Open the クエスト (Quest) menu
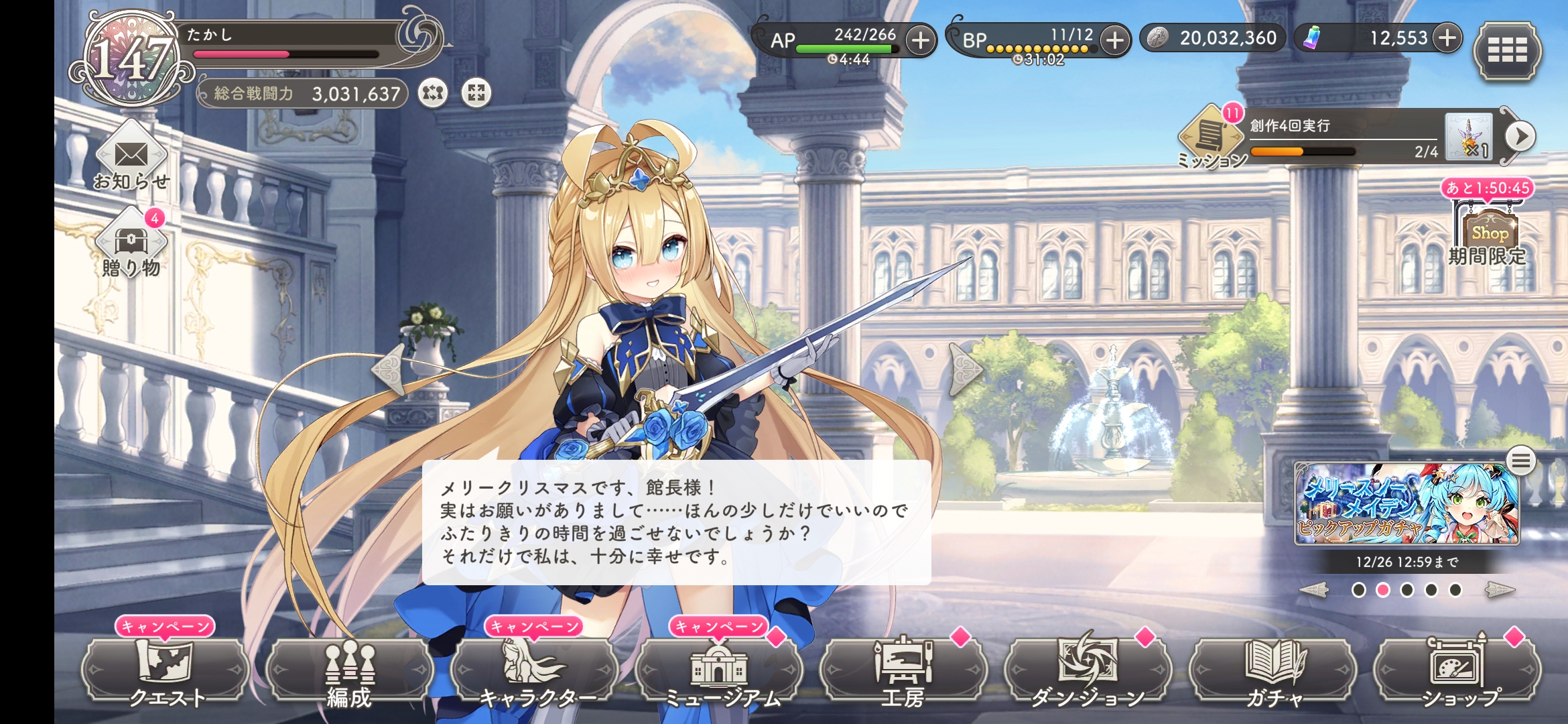This screenshot has width=1568, height=724. 166,670
